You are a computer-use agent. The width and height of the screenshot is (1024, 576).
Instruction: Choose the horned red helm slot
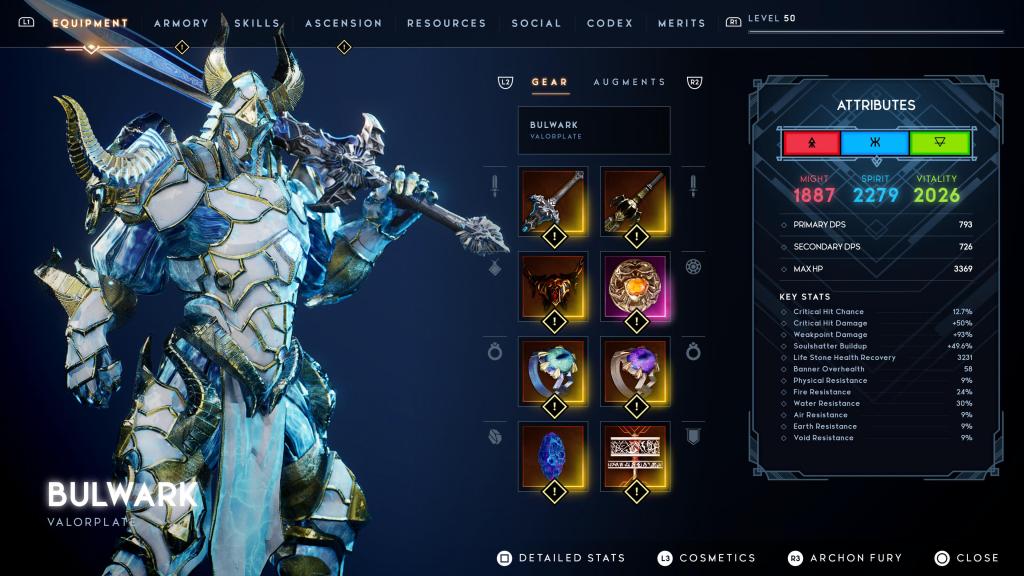tap(553, 286)
